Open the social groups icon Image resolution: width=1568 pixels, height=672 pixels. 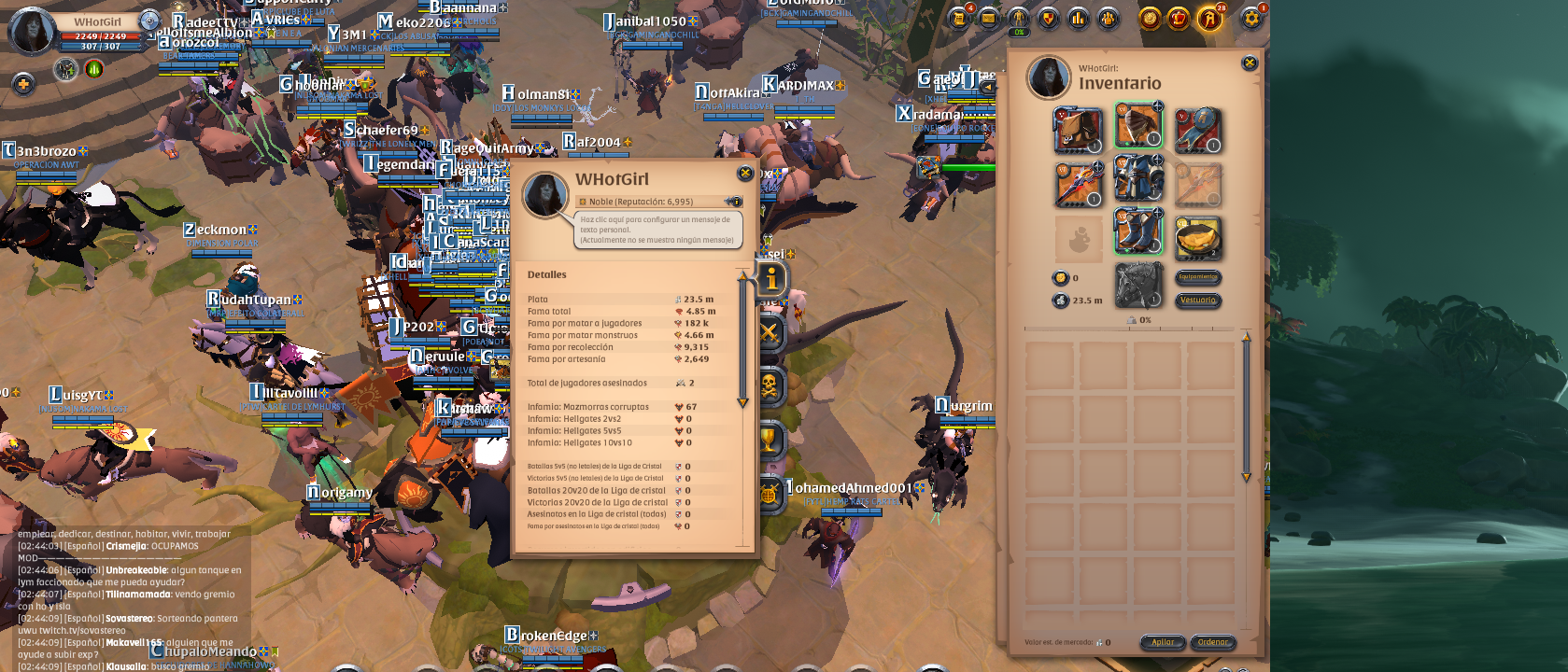[x=1109, y=16]
